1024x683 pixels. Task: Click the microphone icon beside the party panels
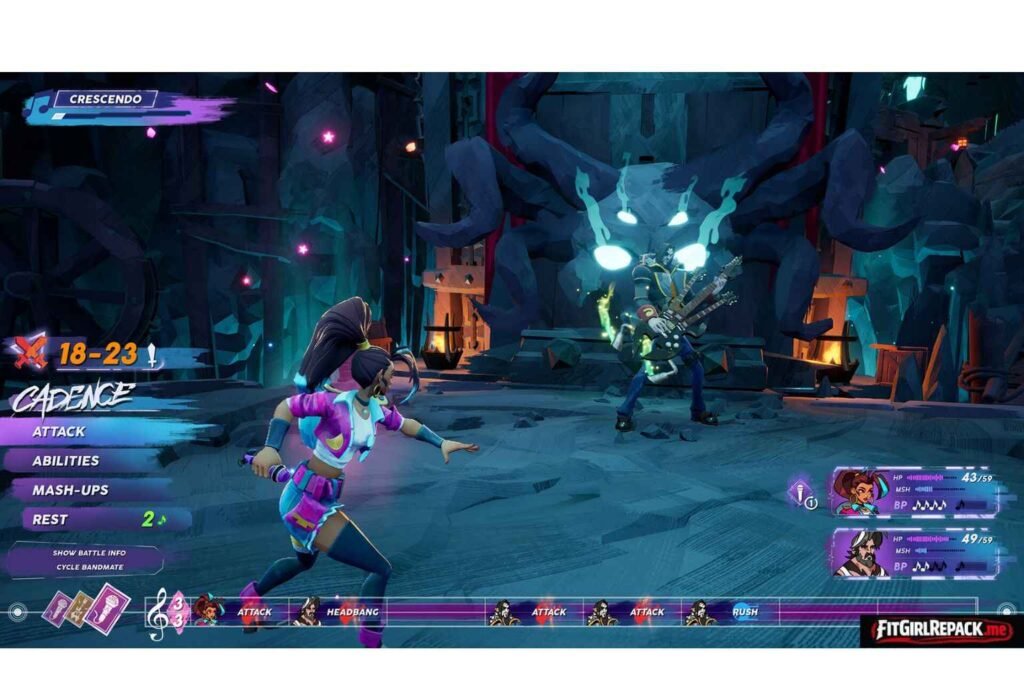(802, 492)
